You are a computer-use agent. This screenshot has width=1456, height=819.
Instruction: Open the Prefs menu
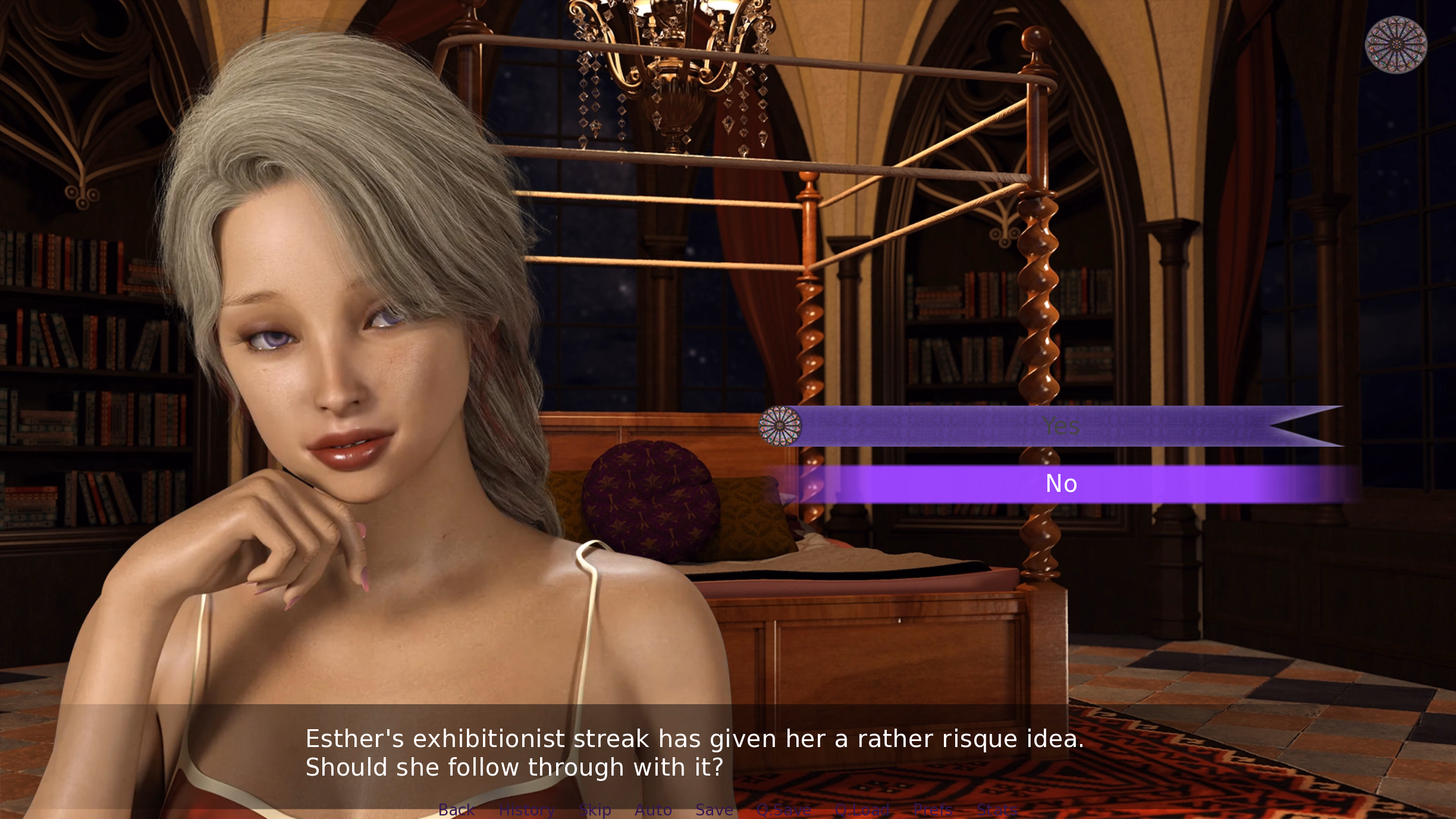point(933,809)
